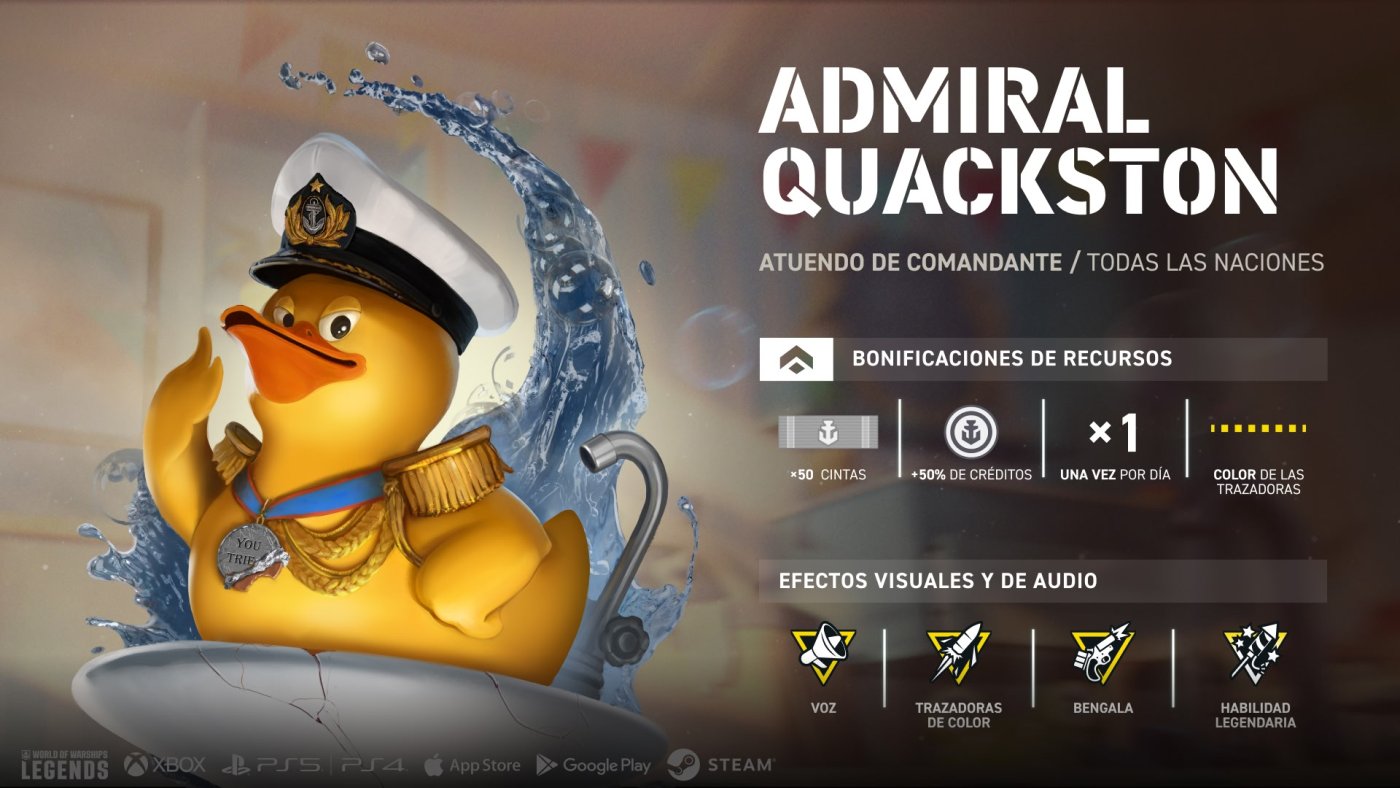This screenshot has width=1400, height=788.
Task: Open the Steam platform logo
Action: (x=721, y=765)
